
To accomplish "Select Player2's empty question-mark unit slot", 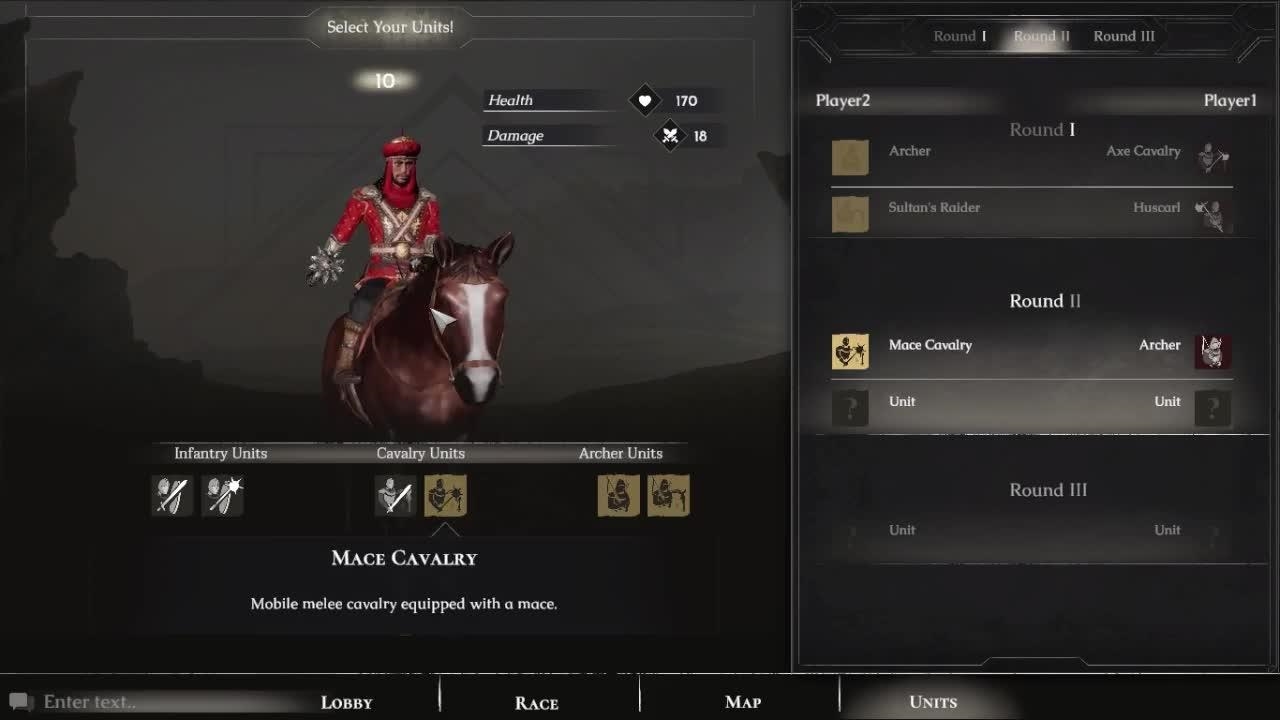I will 850,408.
